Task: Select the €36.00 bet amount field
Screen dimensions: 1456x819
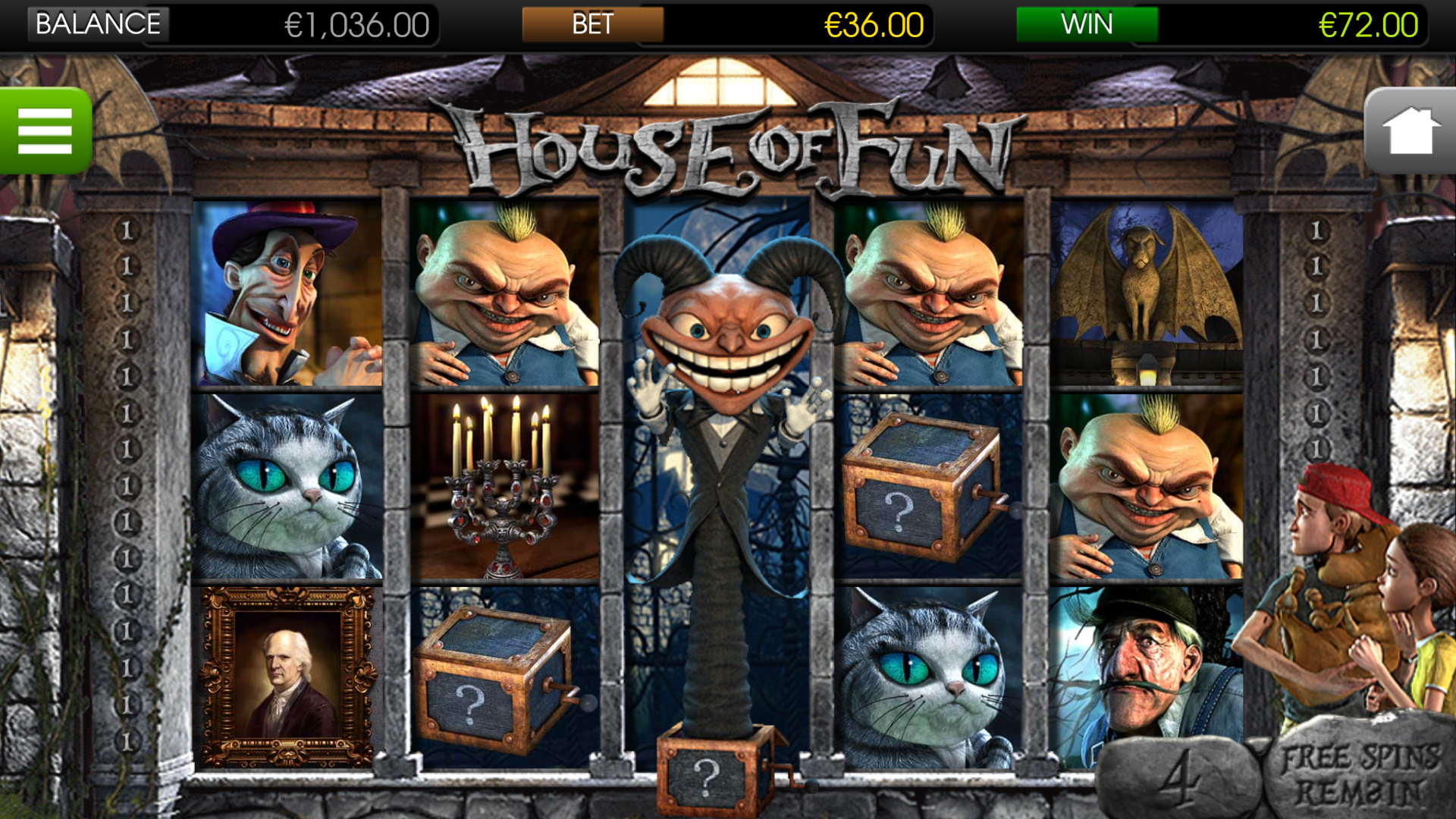Action: (871, 27)
